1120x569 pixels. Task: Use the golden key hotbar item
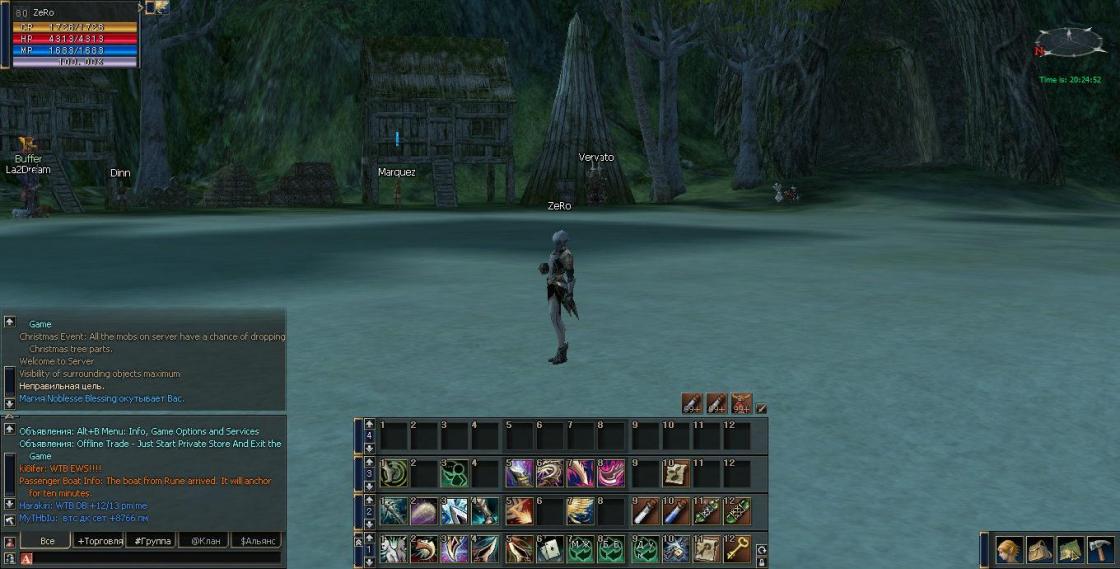[738, 548]
